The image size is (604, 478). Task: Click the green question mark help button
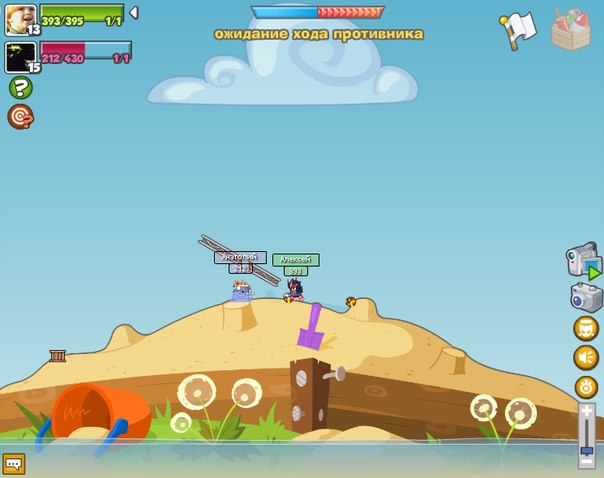(20, 88)
